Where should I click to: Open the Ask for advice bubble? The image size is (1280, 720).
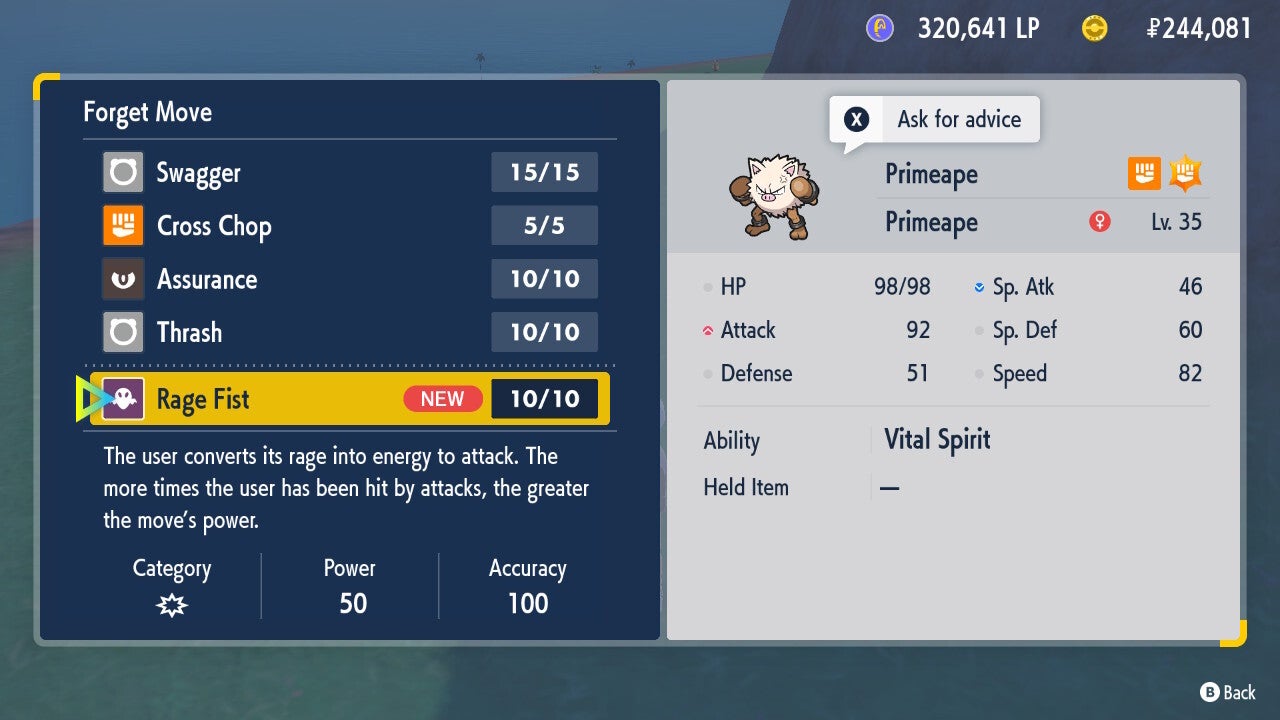[x=934, y=120]
